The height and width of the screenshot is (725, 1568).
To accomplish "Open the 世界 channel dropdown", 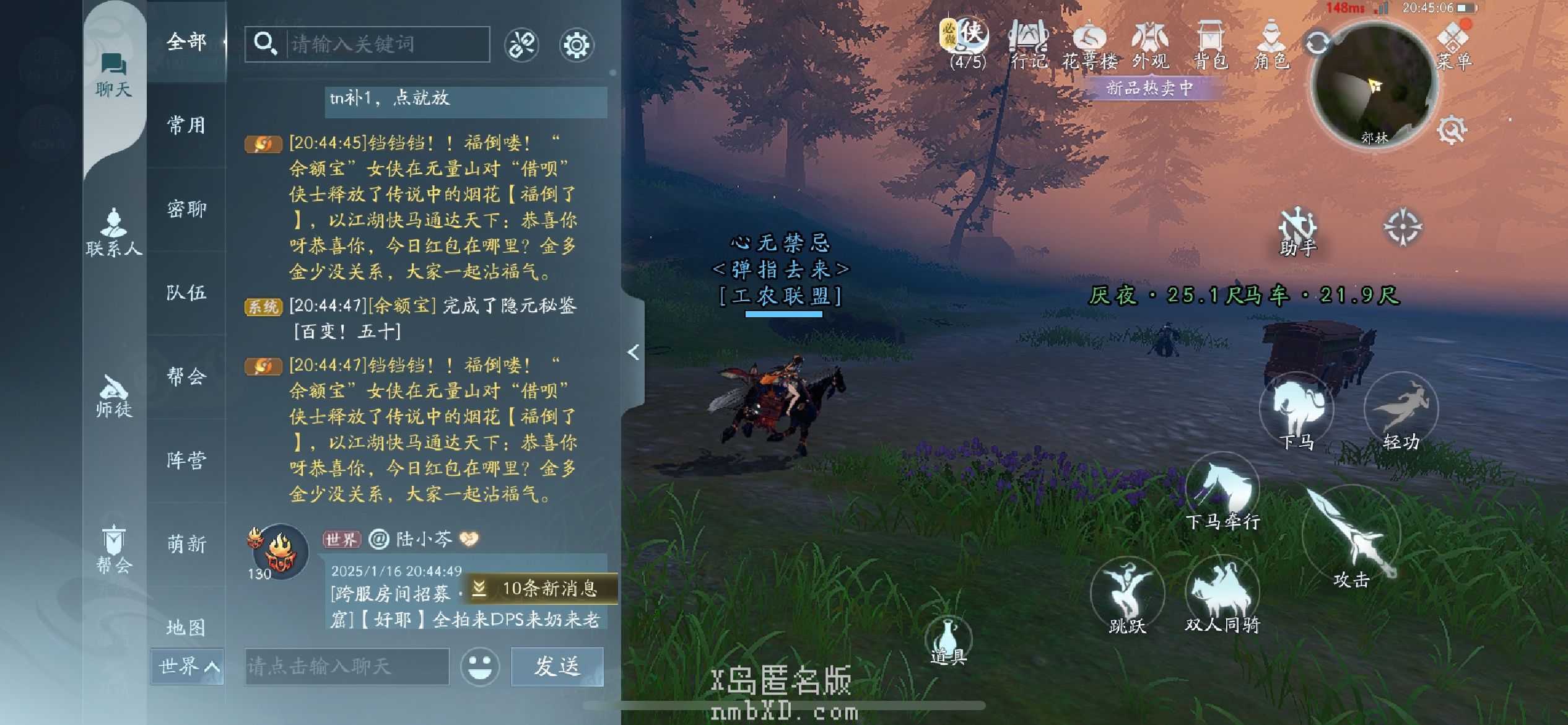I will [x=187, y=667].
